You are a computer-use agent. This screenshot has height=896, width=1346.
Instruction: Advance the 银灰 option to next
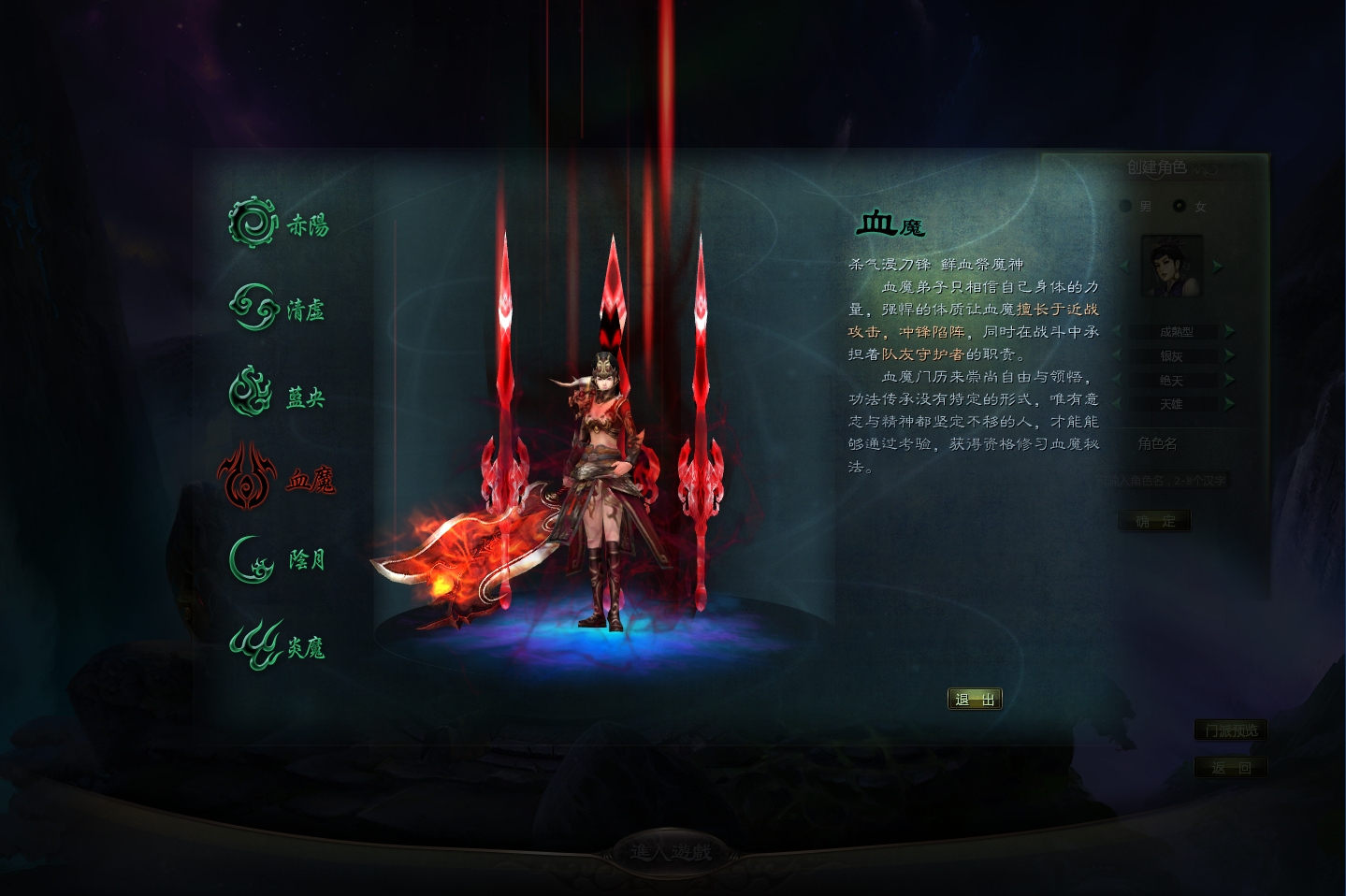coord(1229,355)
